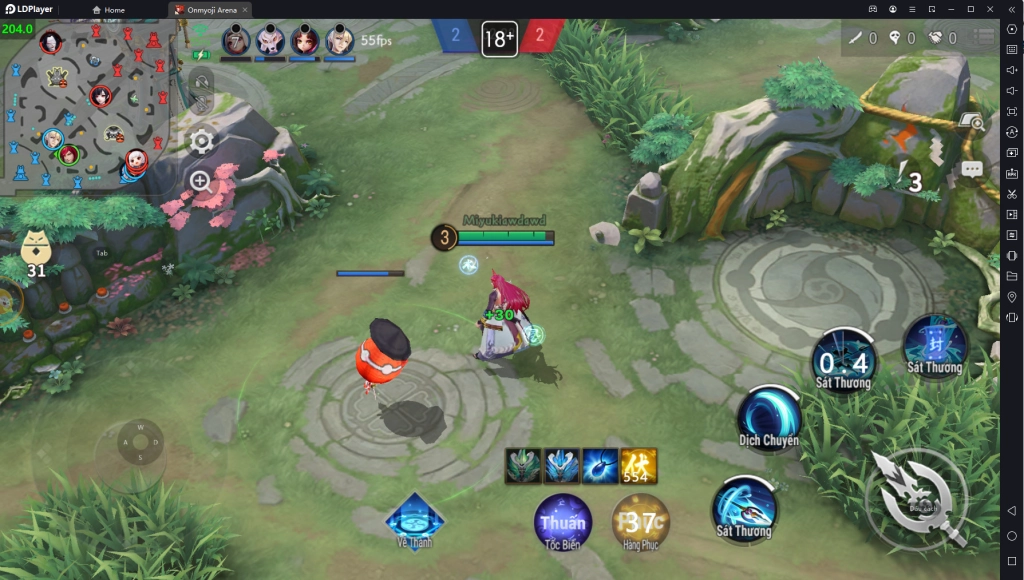1024x580 pixels.
Task: Open the gear settings button
Action: pyautogui.click(x=201, y=141)
